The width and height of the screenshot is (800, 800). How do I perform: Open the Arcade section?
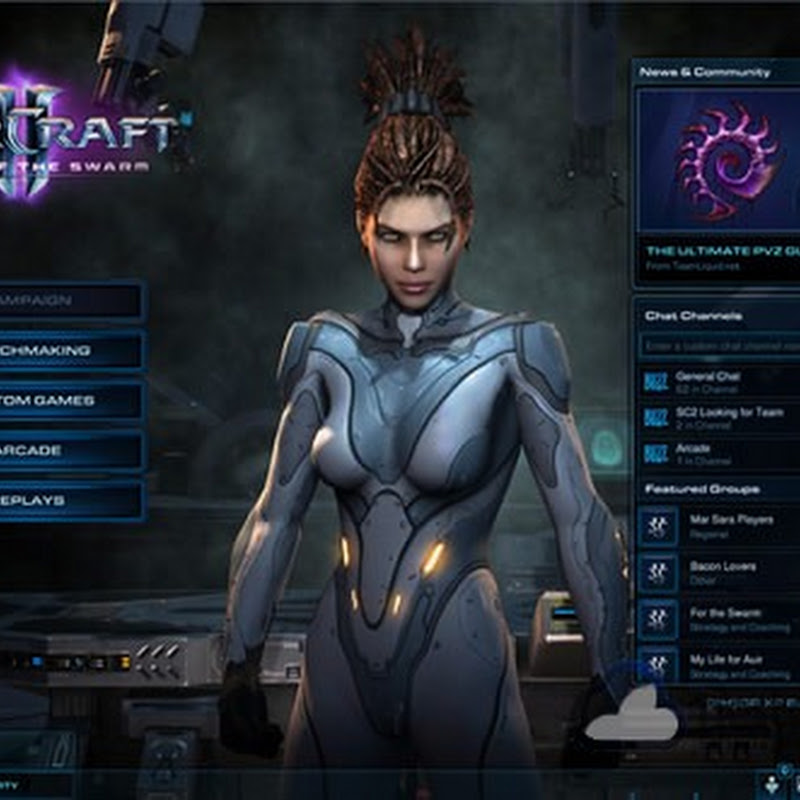[x=68, y=451]
